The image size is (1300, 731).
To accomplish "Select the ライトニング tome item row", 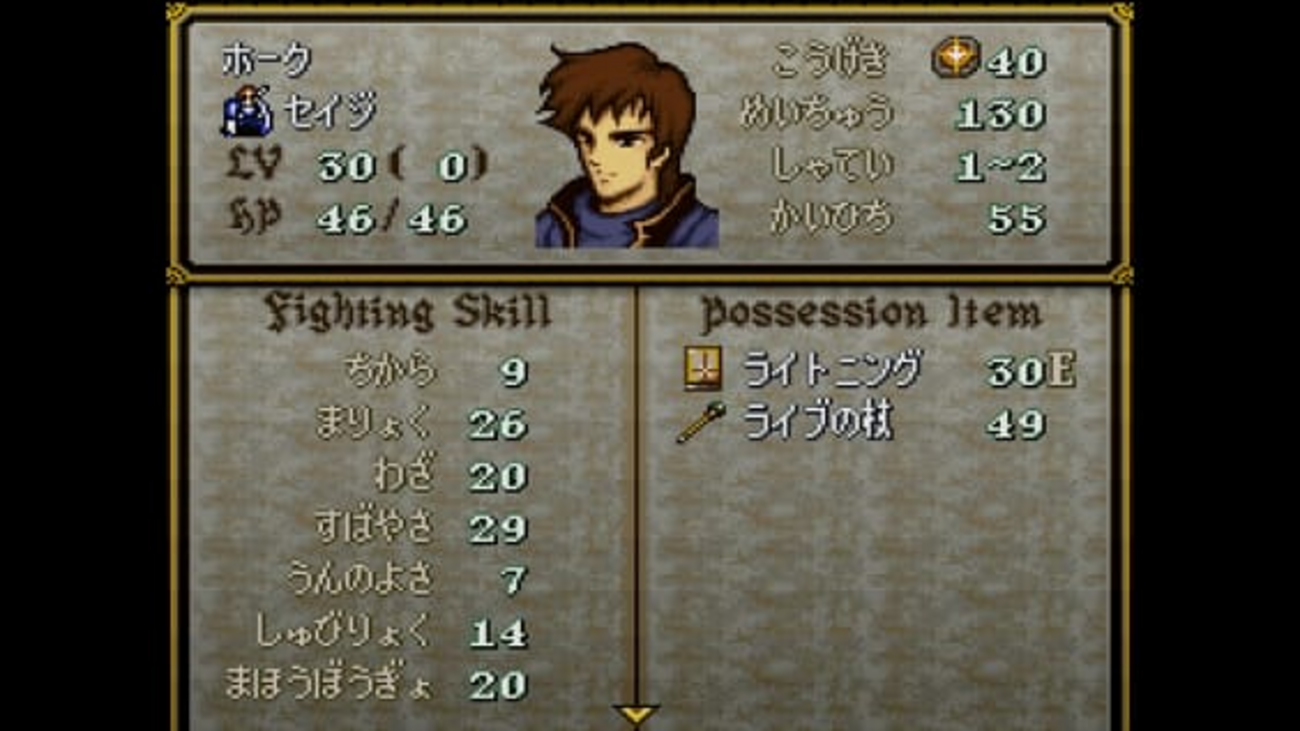I will click(x=878, y=371).
